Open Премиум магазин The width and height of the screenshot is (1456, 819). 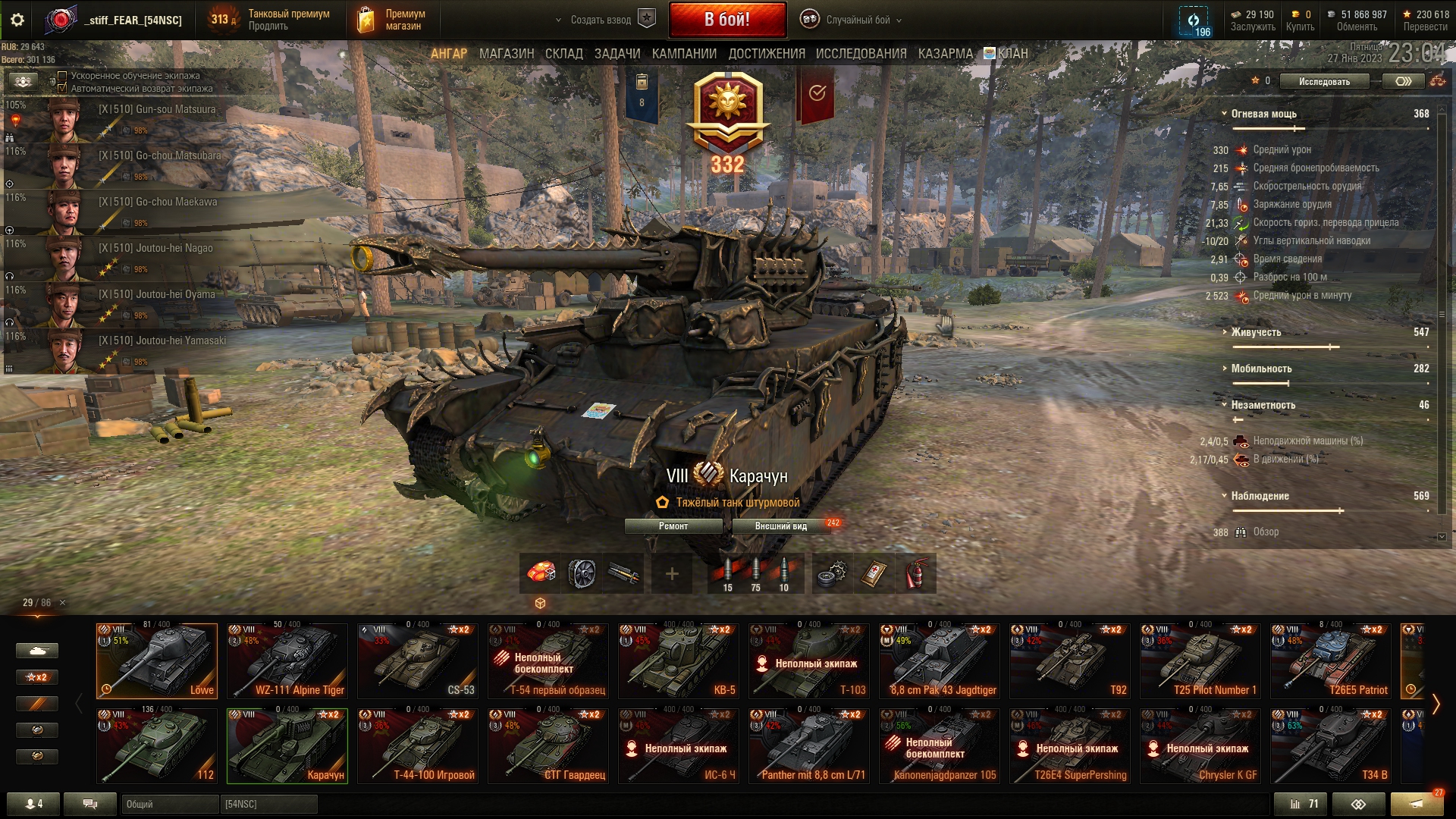pyautogui.click(x=394, y=20)
